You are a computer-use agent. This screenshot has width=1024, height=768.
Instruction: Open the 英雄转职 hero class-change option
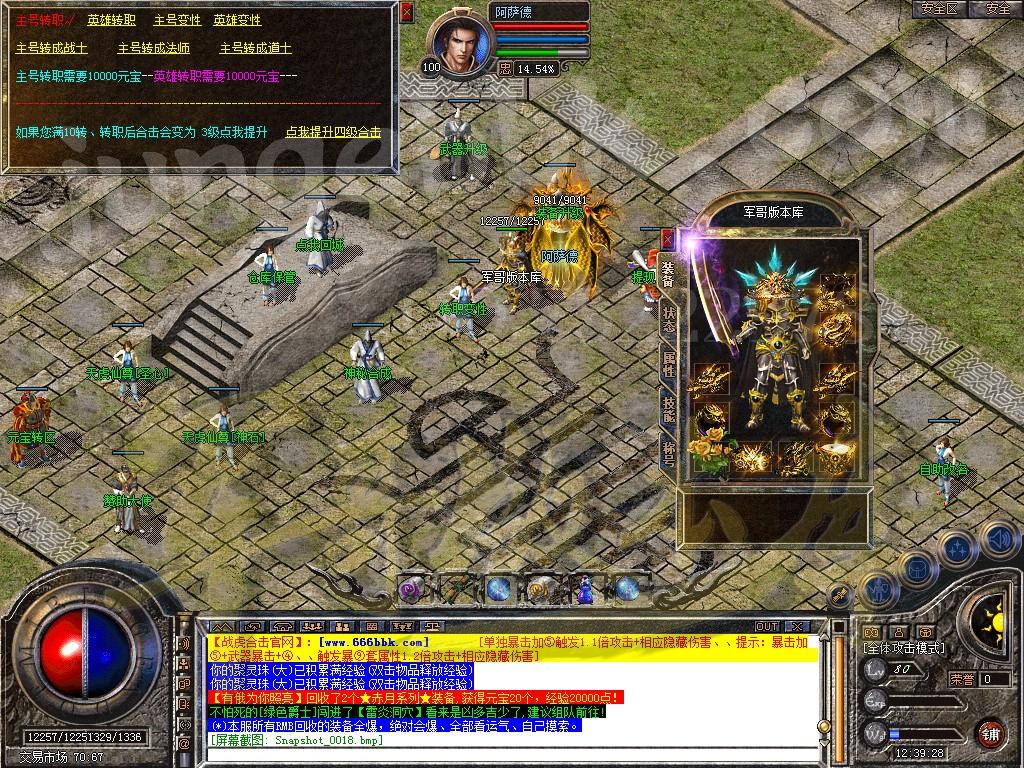click(x=112, y=20)
